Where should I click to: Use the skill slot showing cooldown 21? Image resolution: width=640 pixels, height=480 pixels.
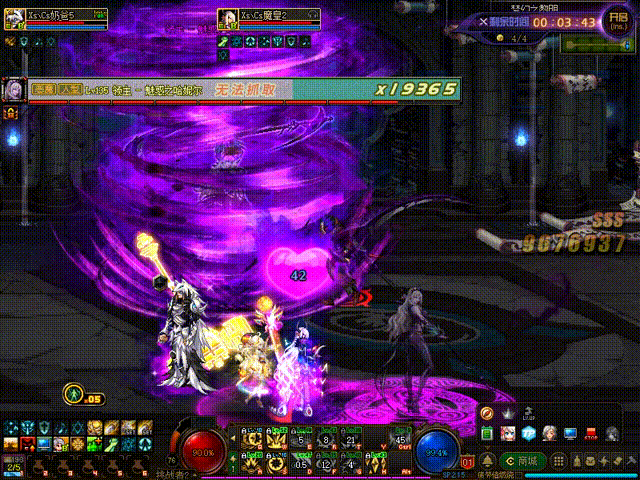click(352, 438)
